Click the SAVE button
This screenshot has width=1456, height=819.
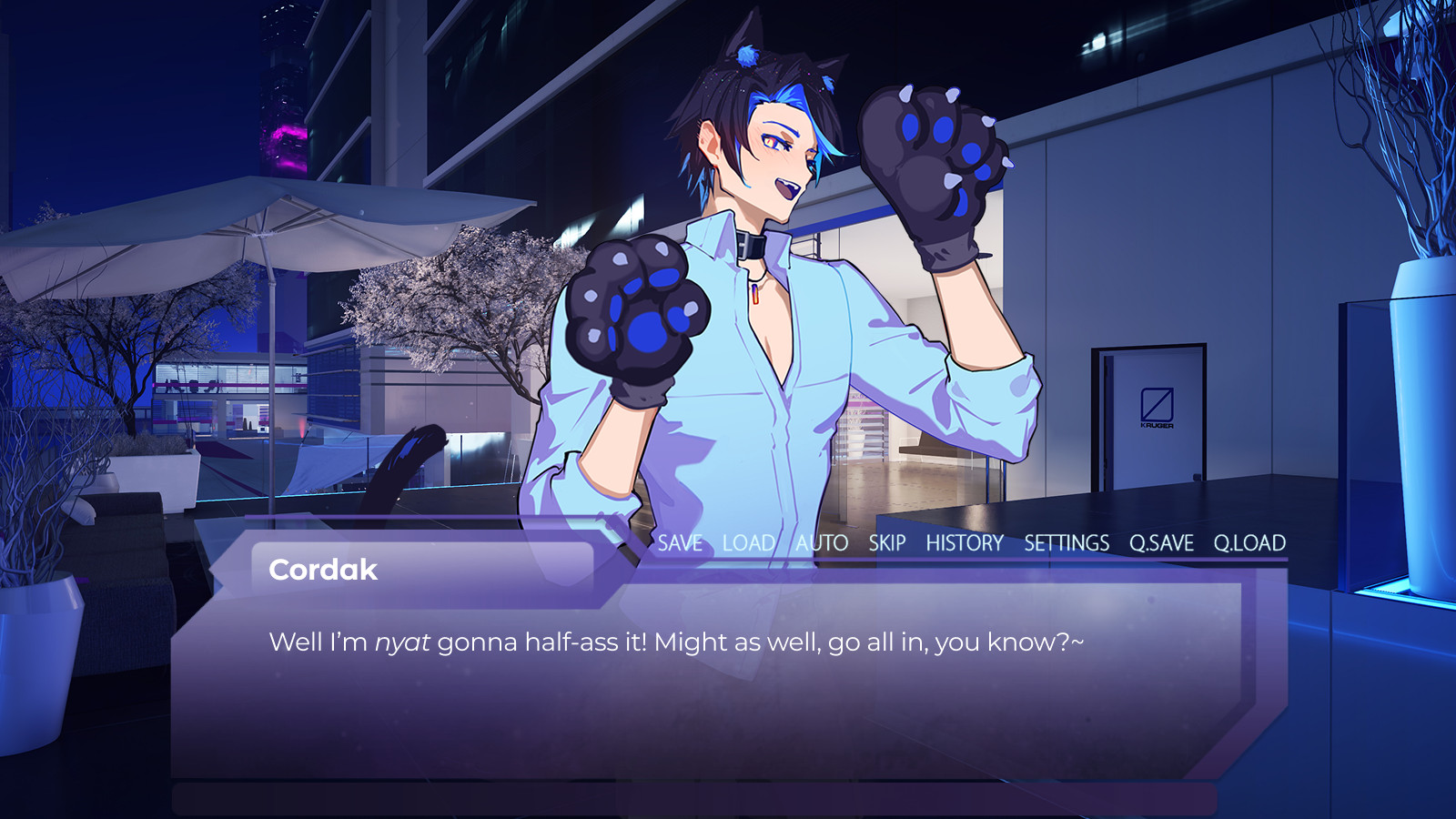click(680, 543)
